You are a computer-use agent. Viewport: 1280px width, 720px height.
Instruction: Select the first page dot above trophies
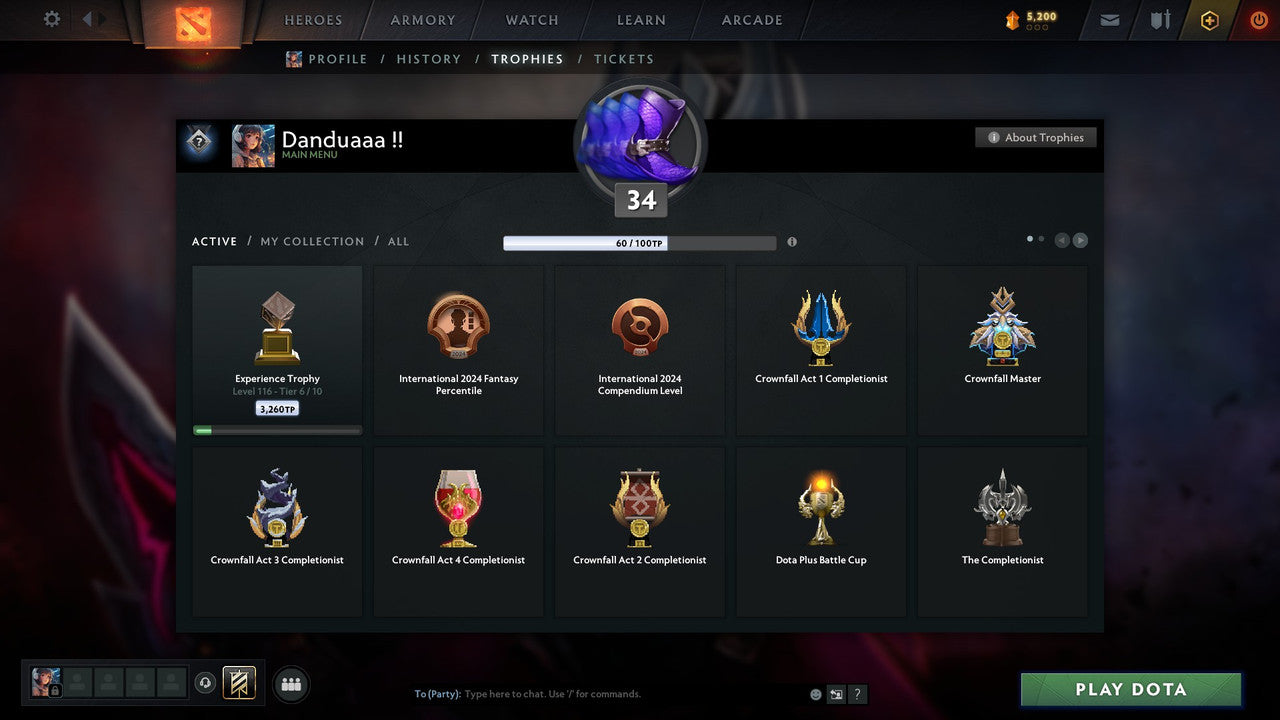coord(1029,238)
